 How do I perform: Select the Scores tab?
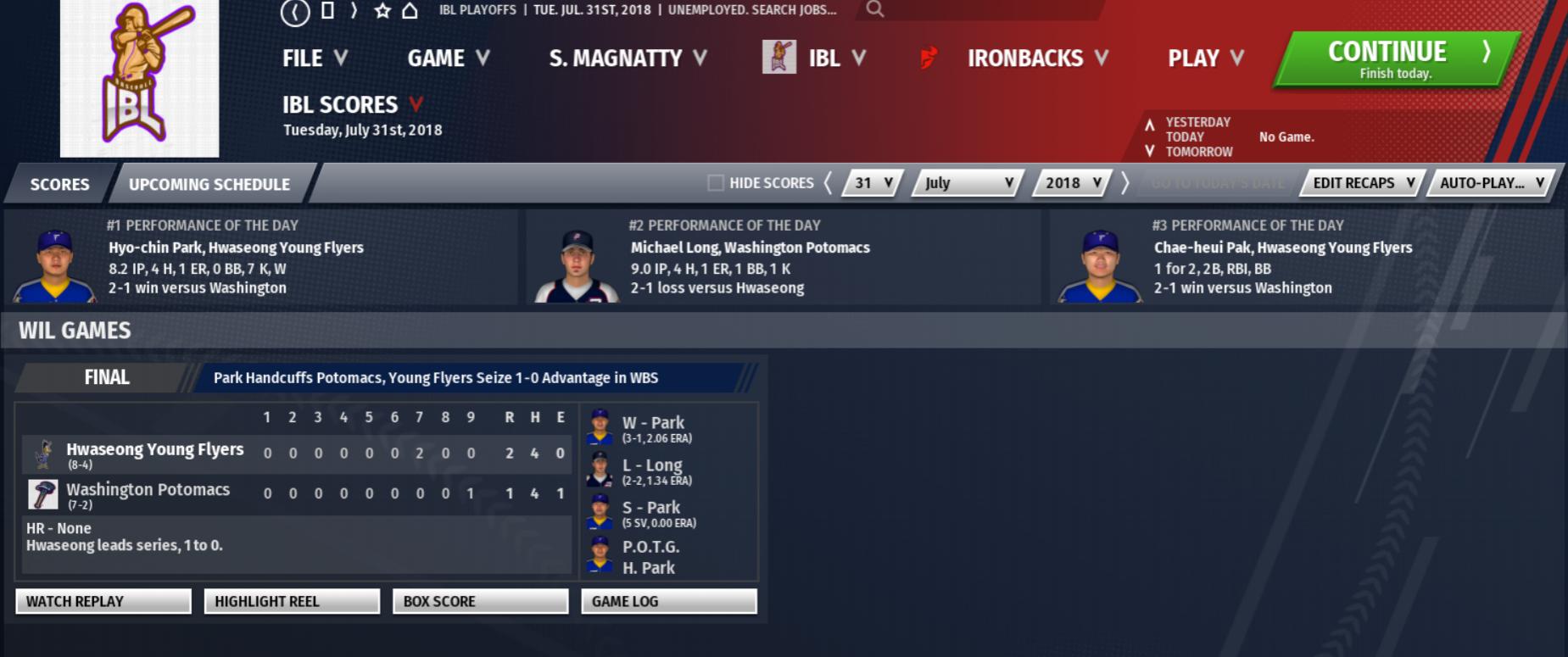pyautogui.click(x=59, y=184)
